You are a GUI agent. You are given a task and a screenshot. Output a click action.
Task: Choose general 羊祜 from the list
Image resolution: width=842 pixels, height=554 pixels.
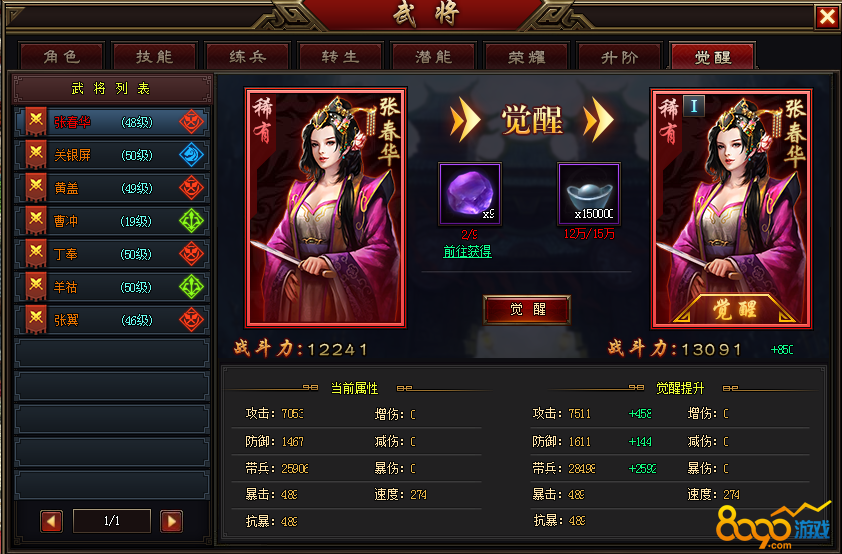(x=112, y=287)
